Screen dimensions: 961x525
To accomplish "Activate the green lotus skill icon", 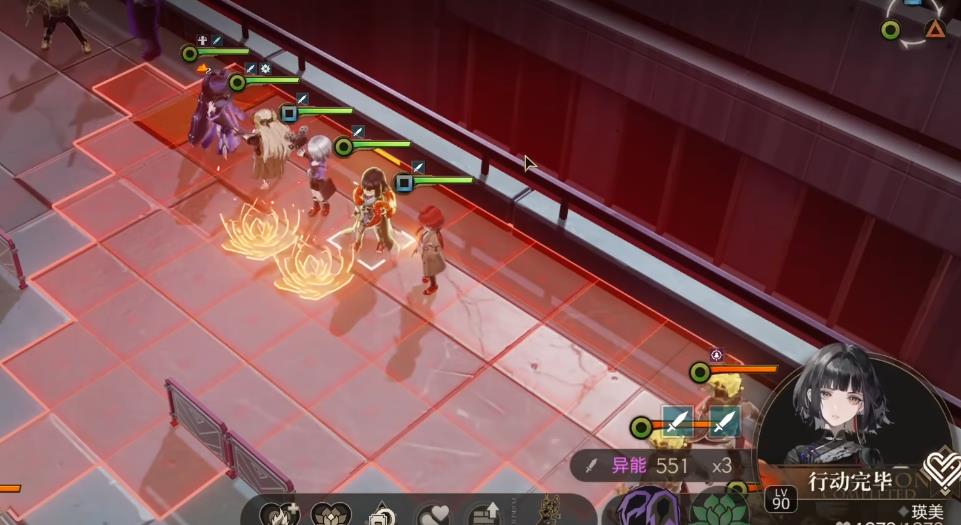I will click(x=719, y=510).
